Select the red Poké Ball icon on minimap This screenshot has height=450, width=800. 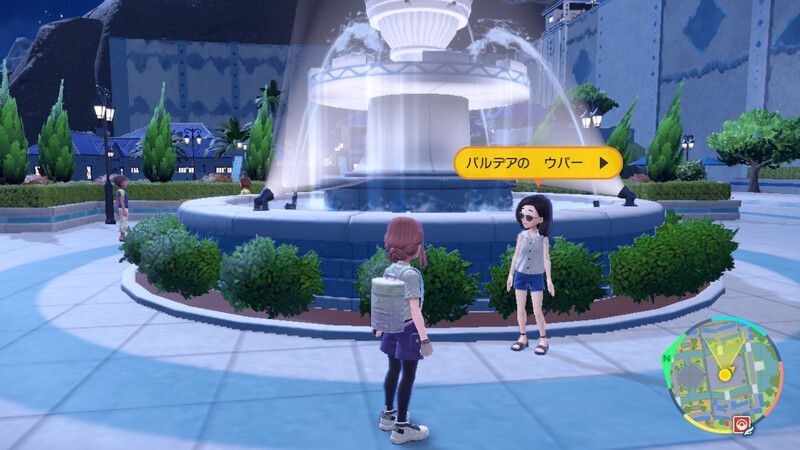743,422
